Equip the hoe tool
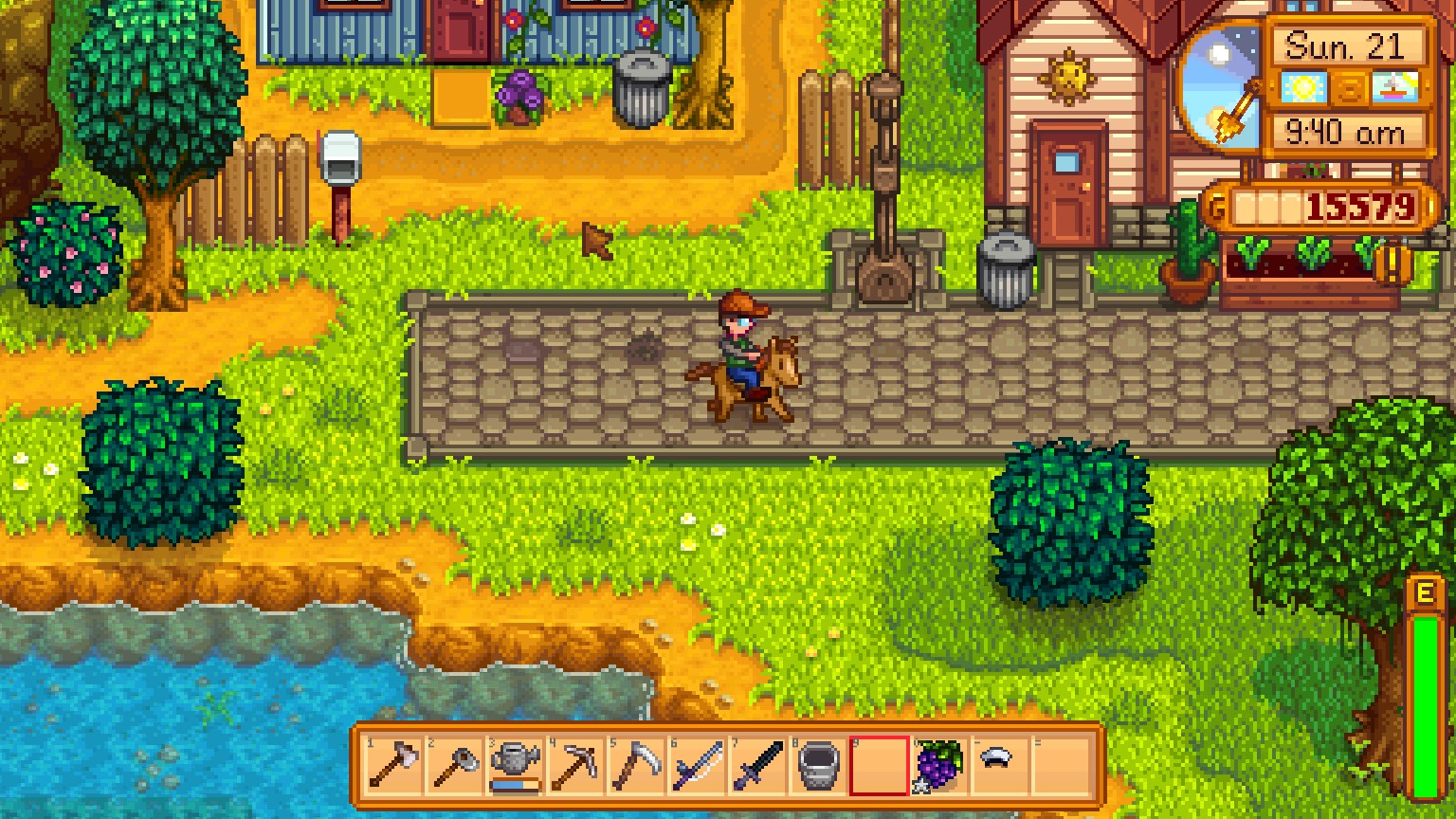The image size is (1456, 819). tap(455, 766)
